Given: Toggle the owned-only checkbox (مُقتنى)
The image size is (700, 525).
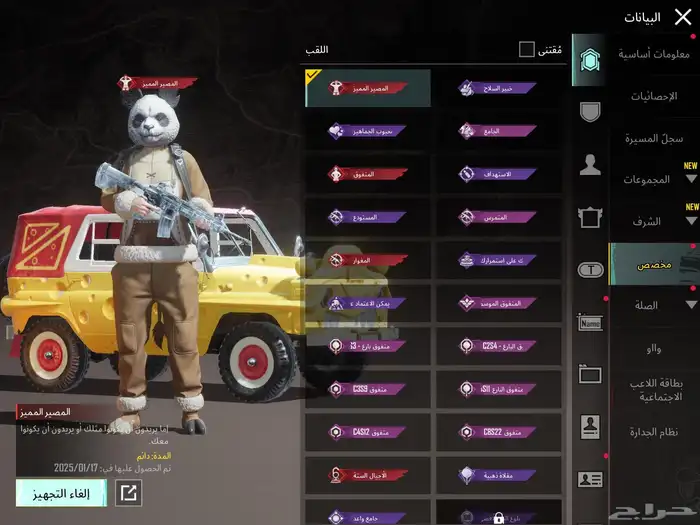Looking at the screenshot, I should [527, 49].
